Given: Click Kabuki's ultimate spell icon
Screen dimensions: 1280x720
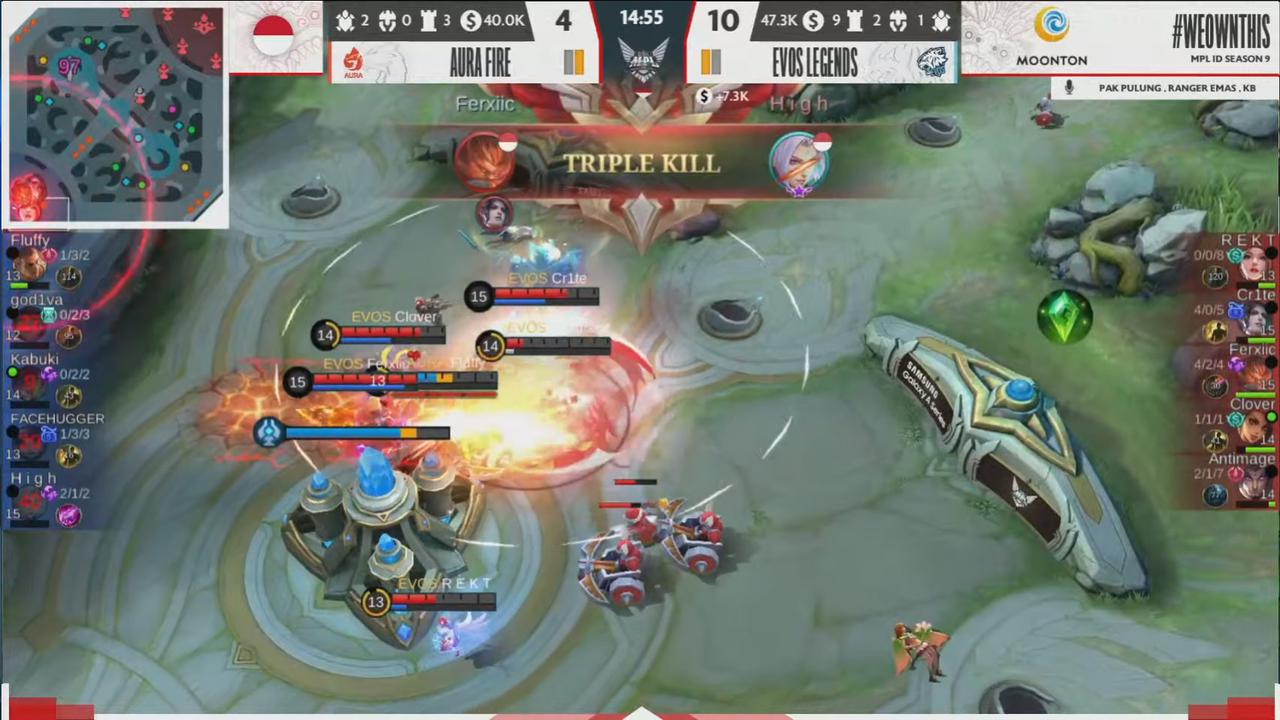Looking at the screenshot, I should click(x=50, y=375).
